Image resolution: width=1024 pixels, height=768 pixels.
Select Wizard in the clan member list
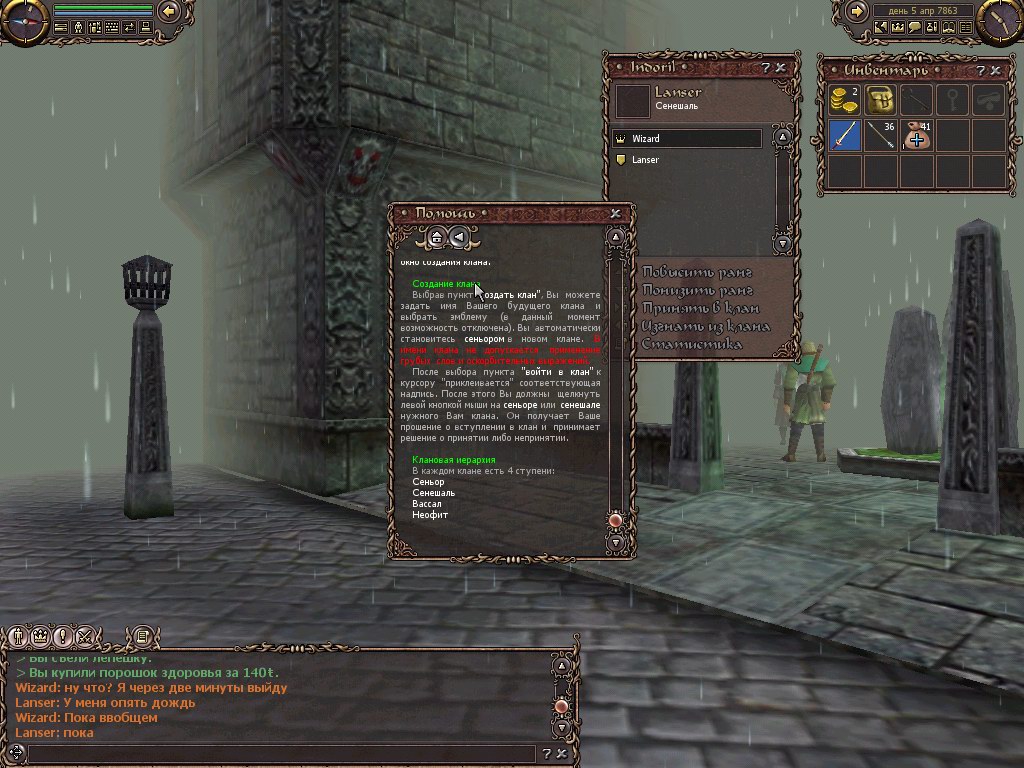pos(688,139)
